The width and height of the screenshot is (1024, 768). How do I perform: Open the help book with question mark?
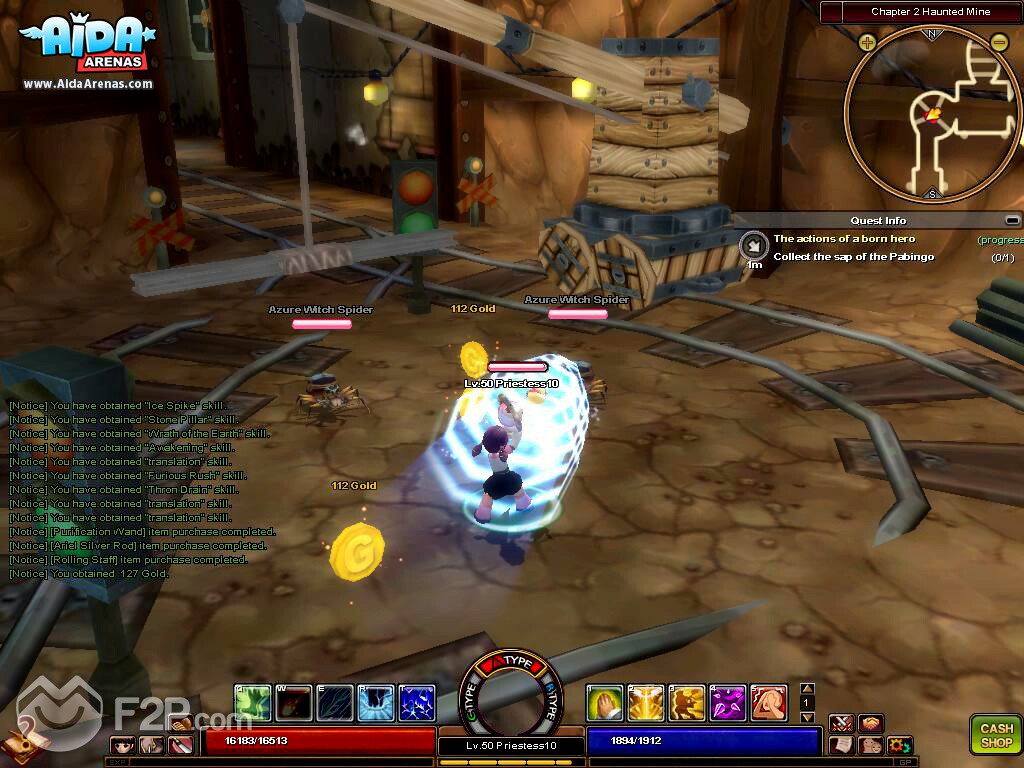[x=18, y=740]
